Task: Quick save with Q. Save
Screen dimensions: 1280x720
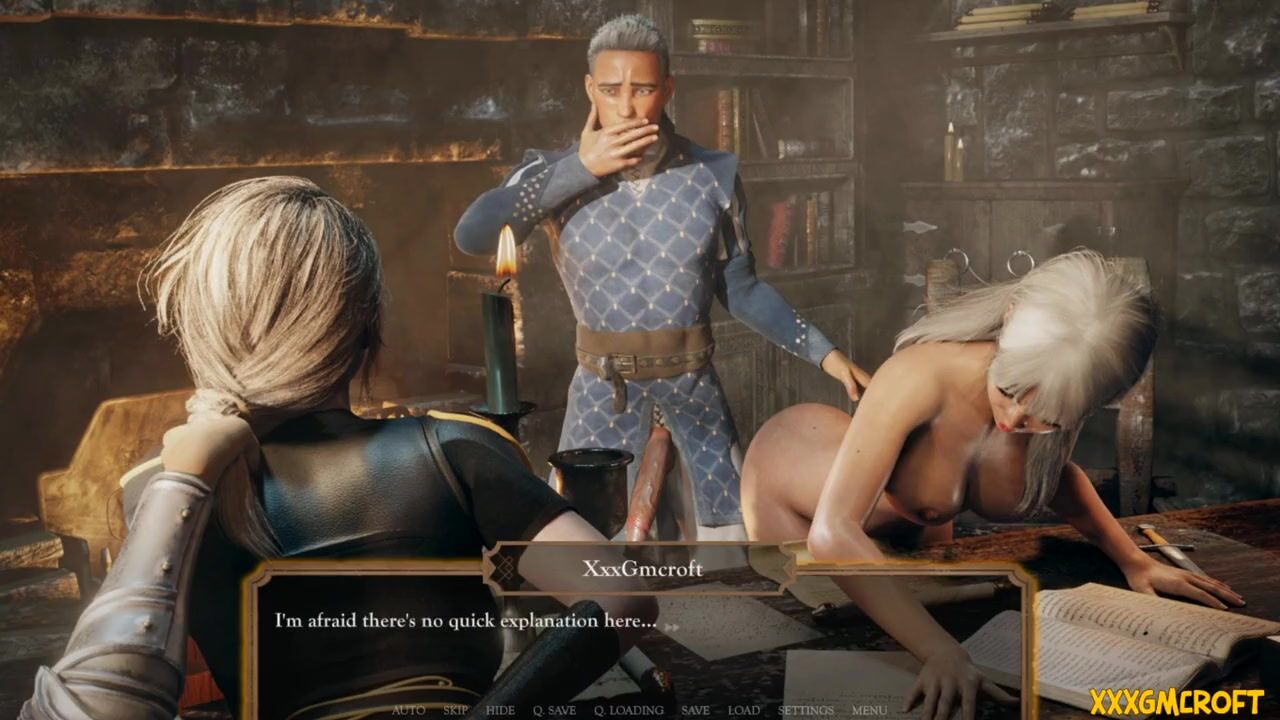Action: (554, 710)
